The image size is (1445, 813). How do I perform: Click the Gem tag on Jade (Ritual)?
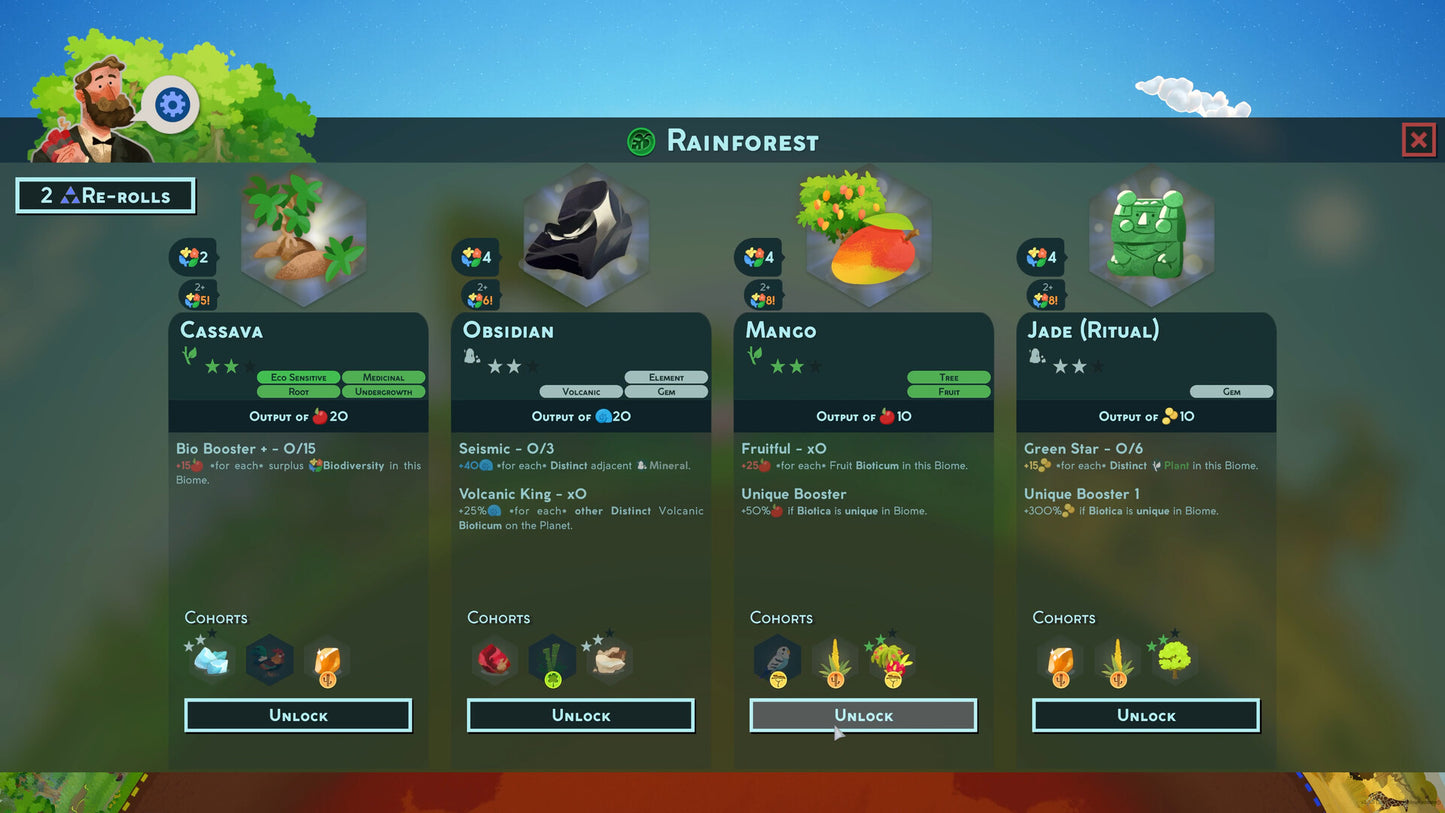(x=1231, y=392)
